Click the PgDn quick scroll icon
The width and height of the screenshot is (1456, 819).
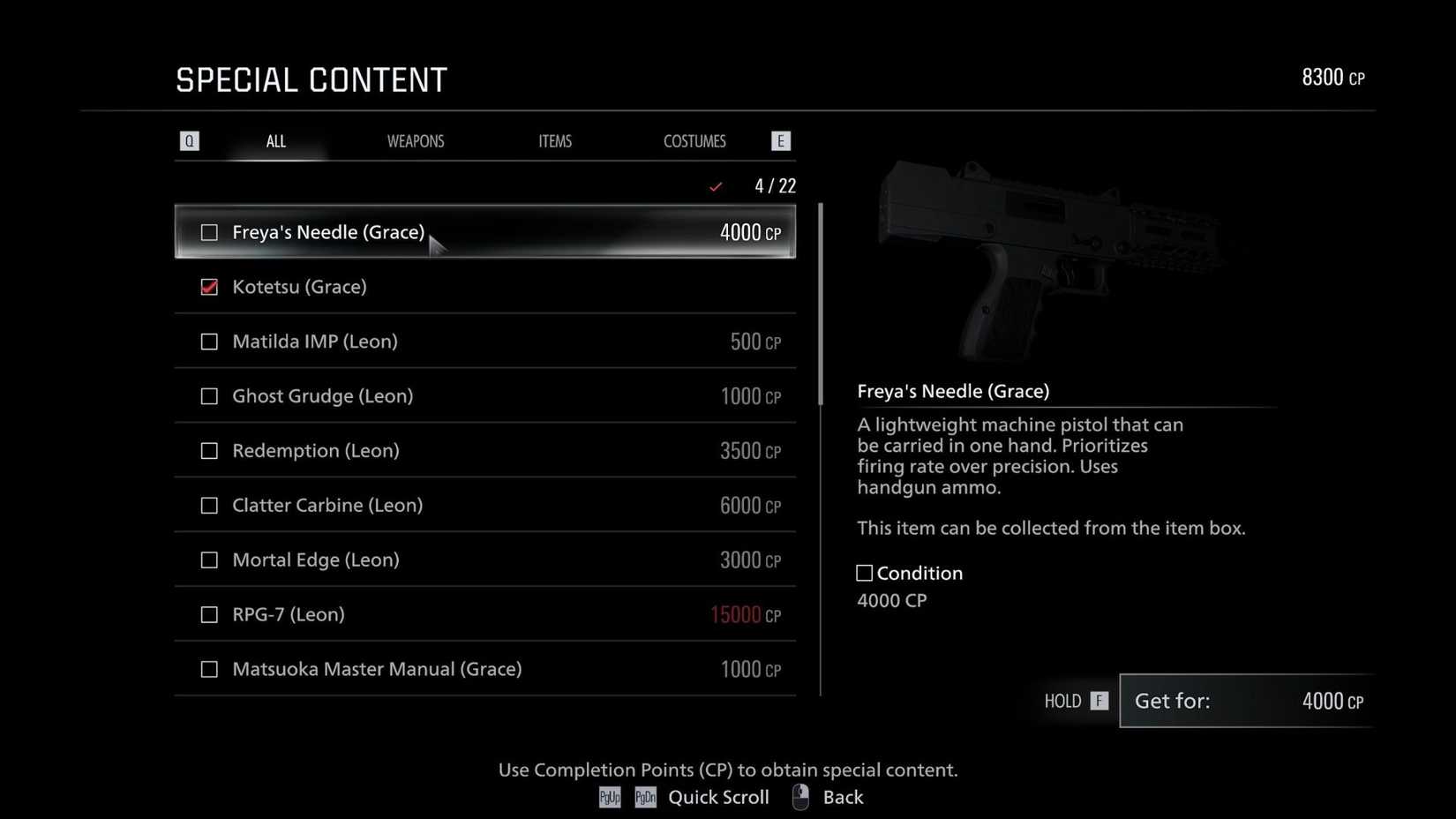click(x=644, y=797)
